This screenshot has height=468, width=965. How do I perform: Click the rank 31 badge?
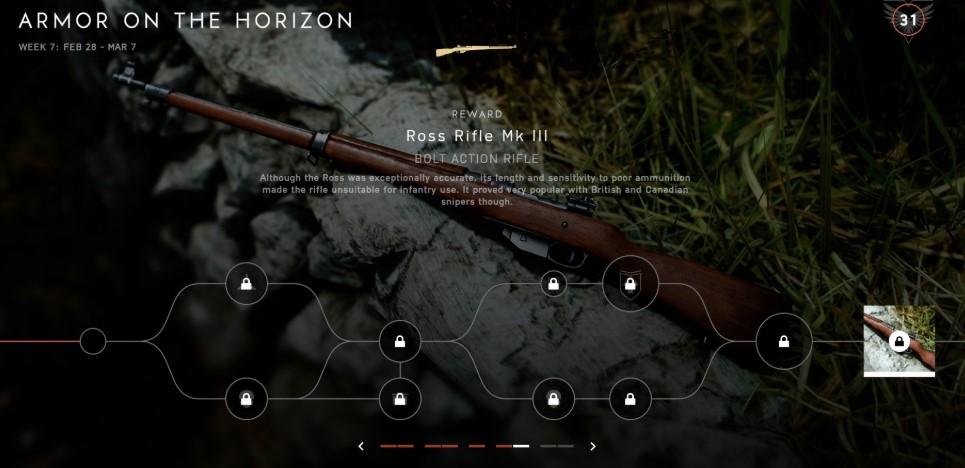tap(909, 18)
